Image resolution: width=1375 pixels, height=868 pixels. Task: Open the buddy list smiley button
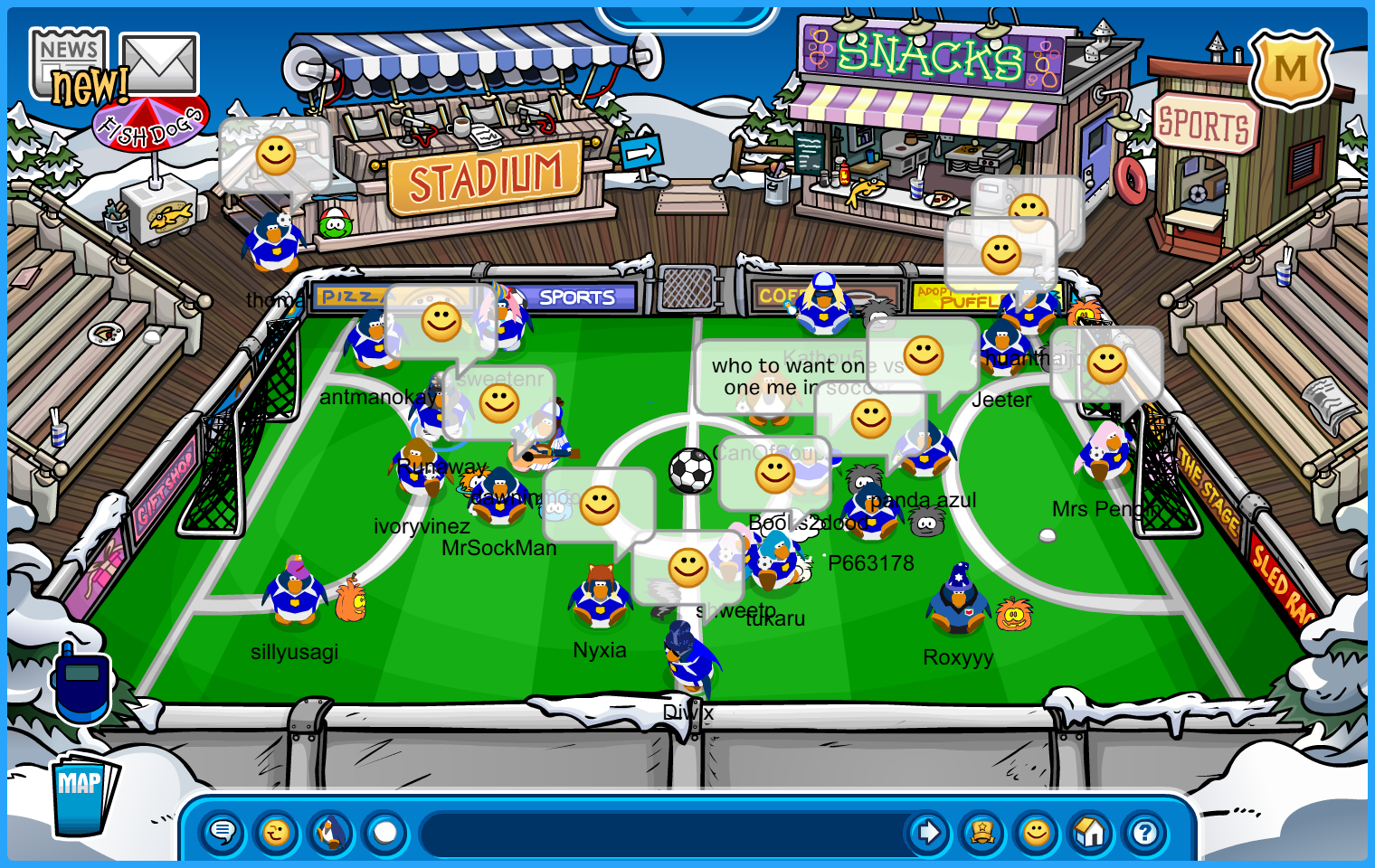click(x=1037, y=832)
